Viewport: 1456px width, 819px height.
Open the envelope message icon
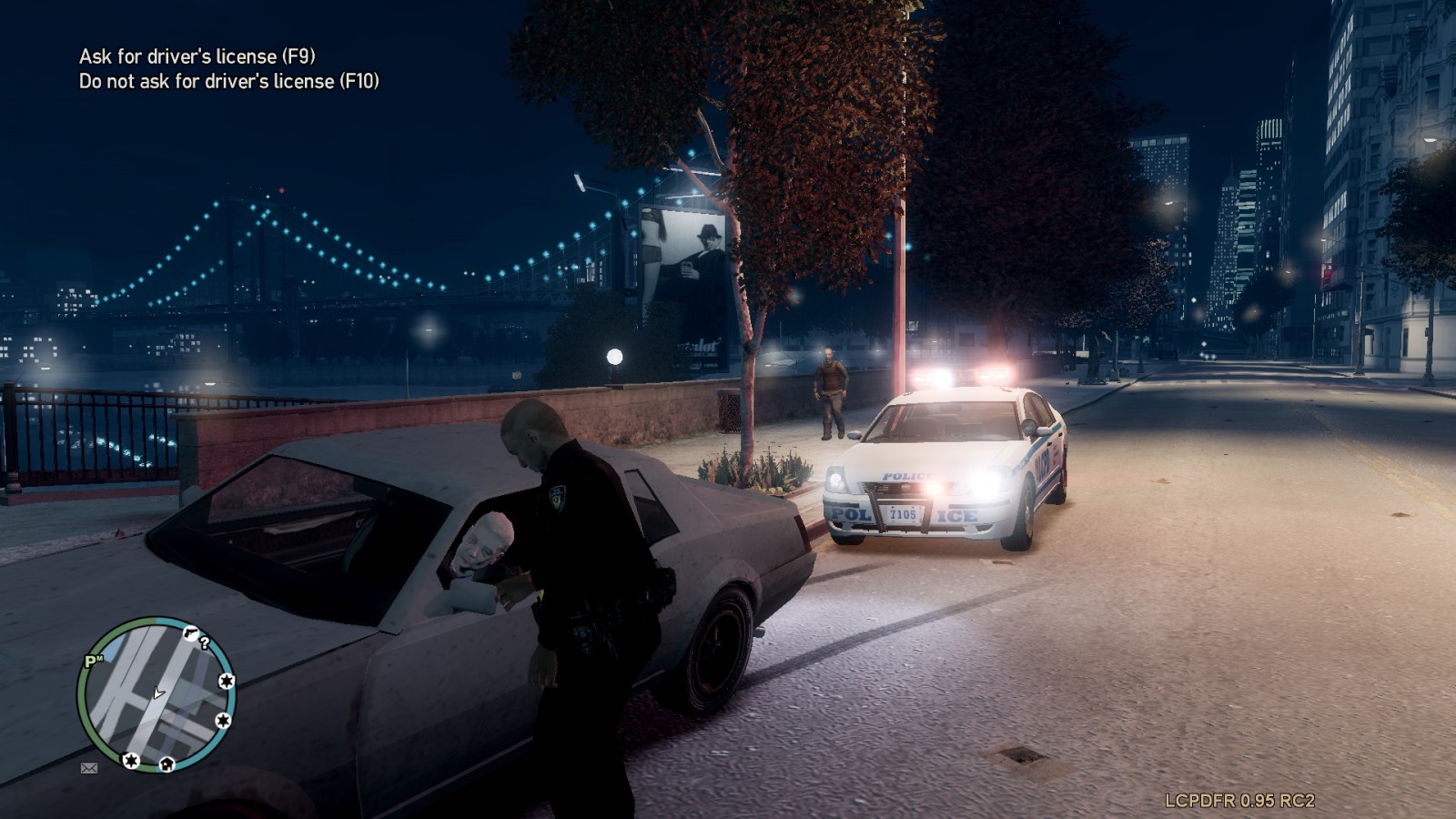(89, 768)
